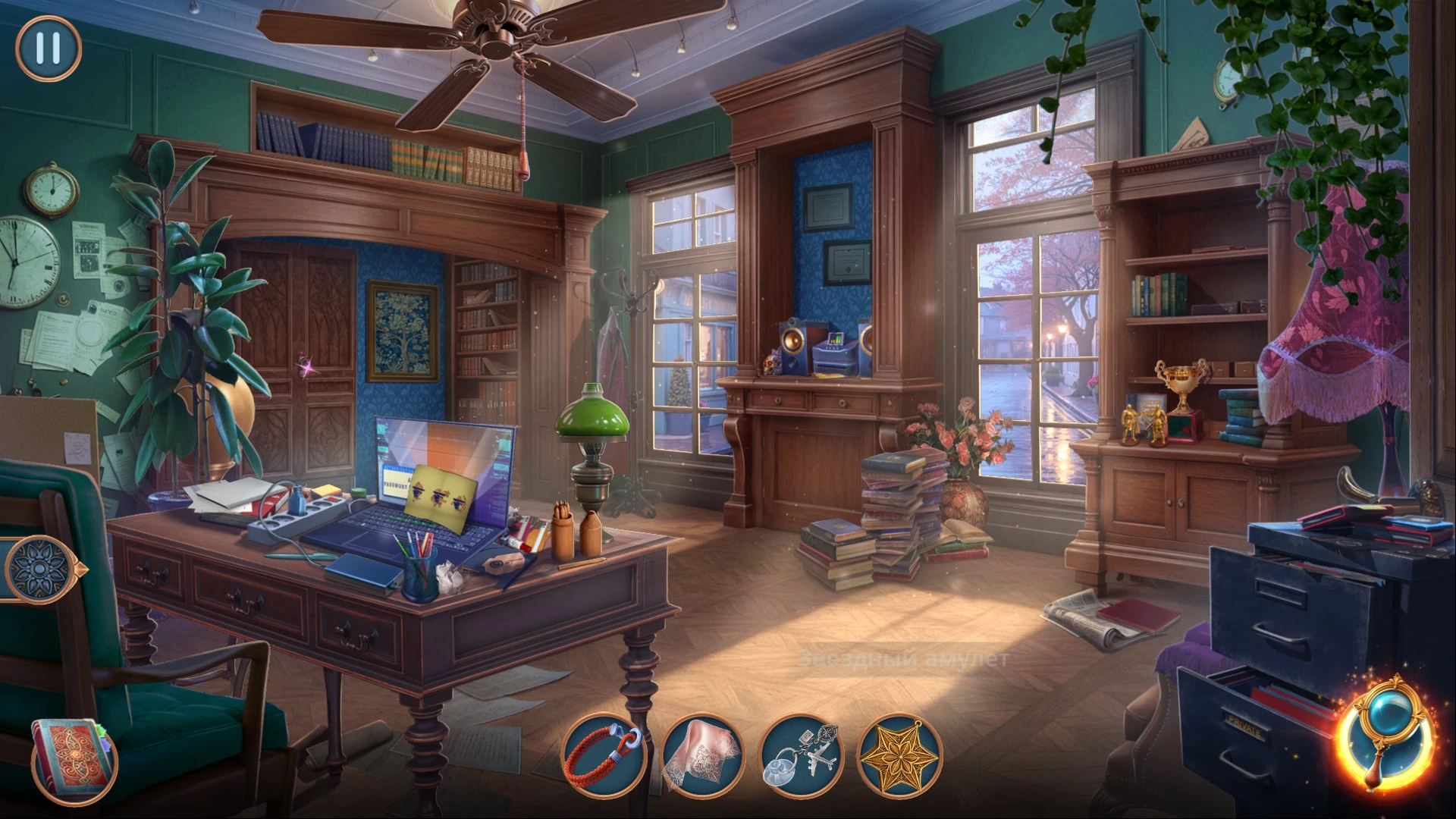Select the red rope bracelet item
This screenshot has width=1456, height=819.
[604, 755]
